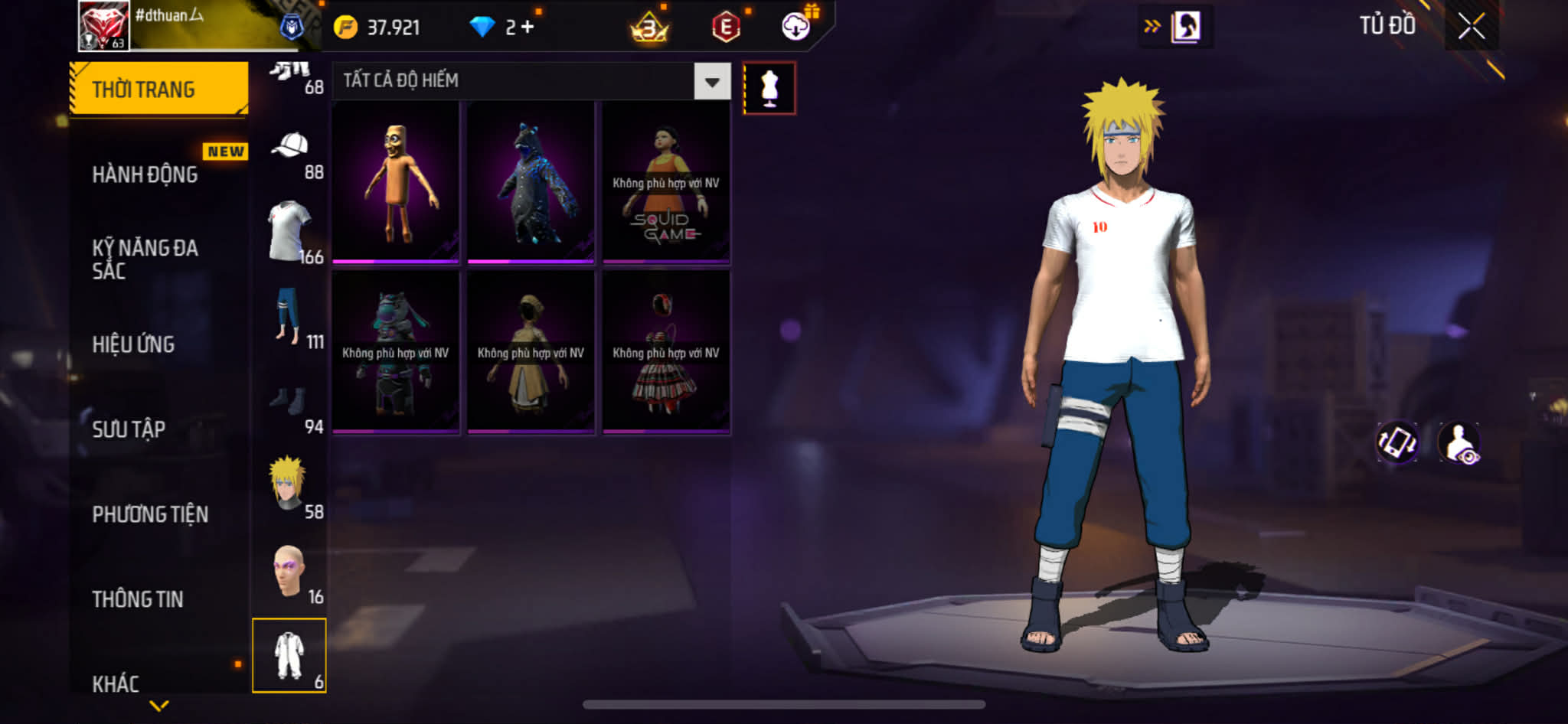Click the mannequin outfit preview button
1568x724 pixels.
(x=769, y=89)
